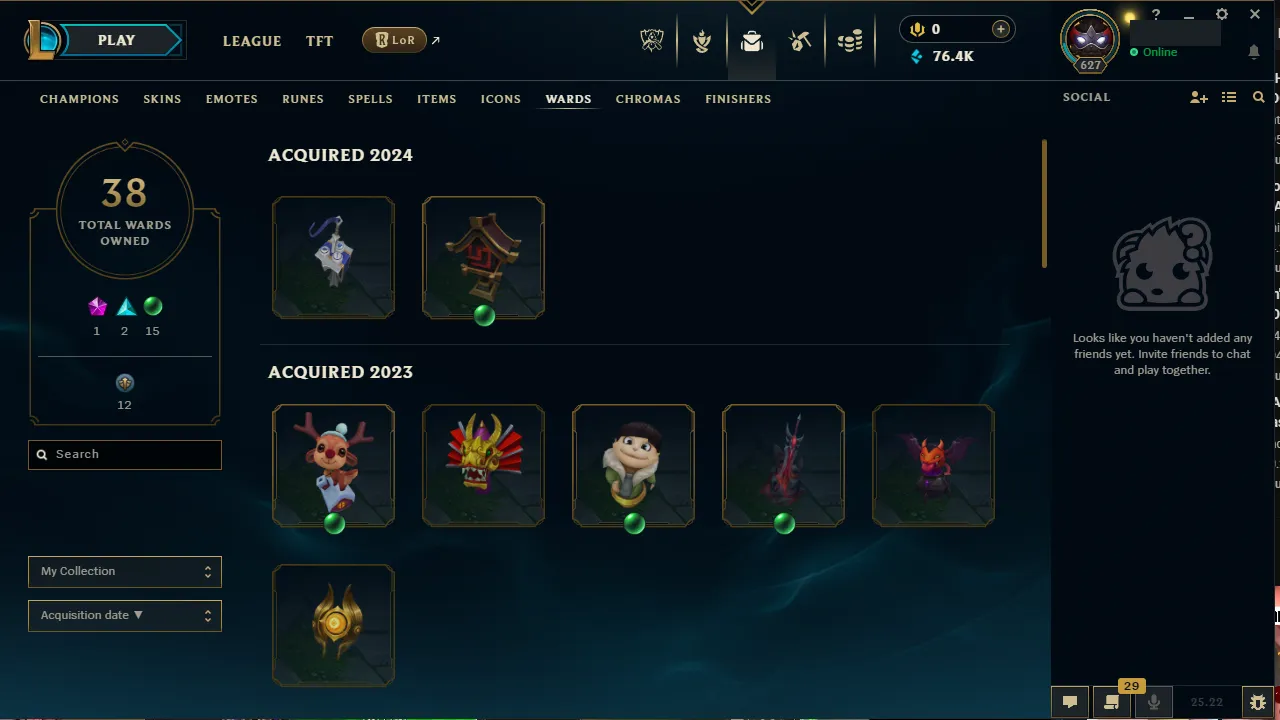Collapse the top navigation chevron
The height and width of the screenshot is (720, 1280).
click(751, 7)
